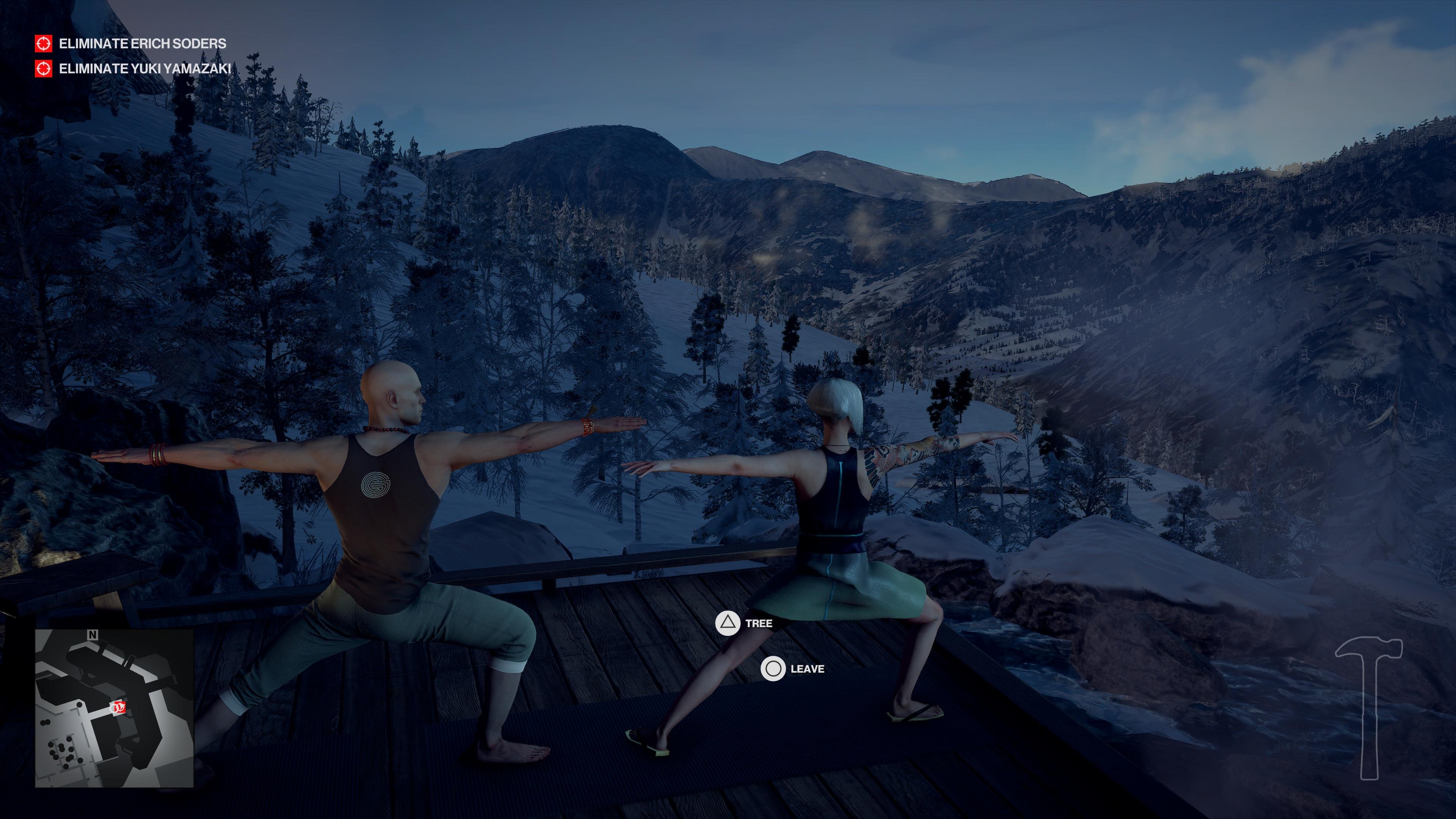This screenshot has width=1456, height=819.
Task: Select the Eliminate Erich Soders objective
Action: (x=142, y=44)
